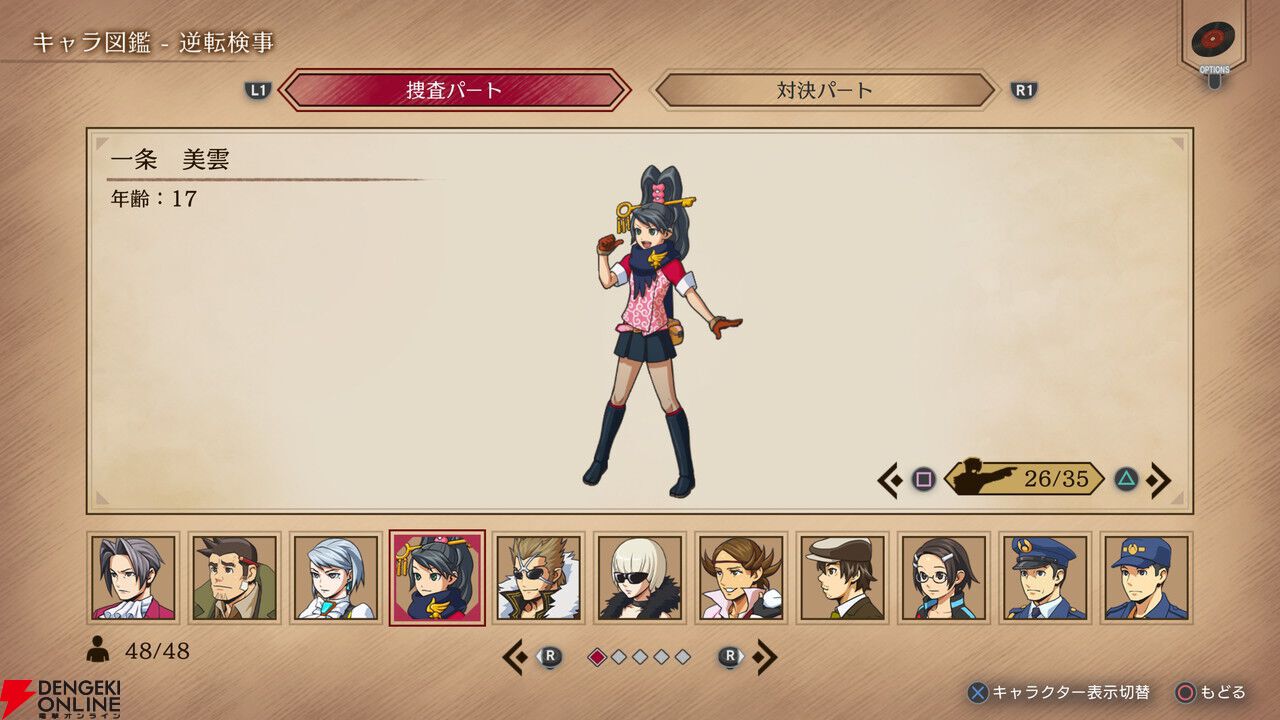The height and width of the screenshot is (720, 1280).
Task: Go to the next portrait page arrow
Action: click(765, 657)
